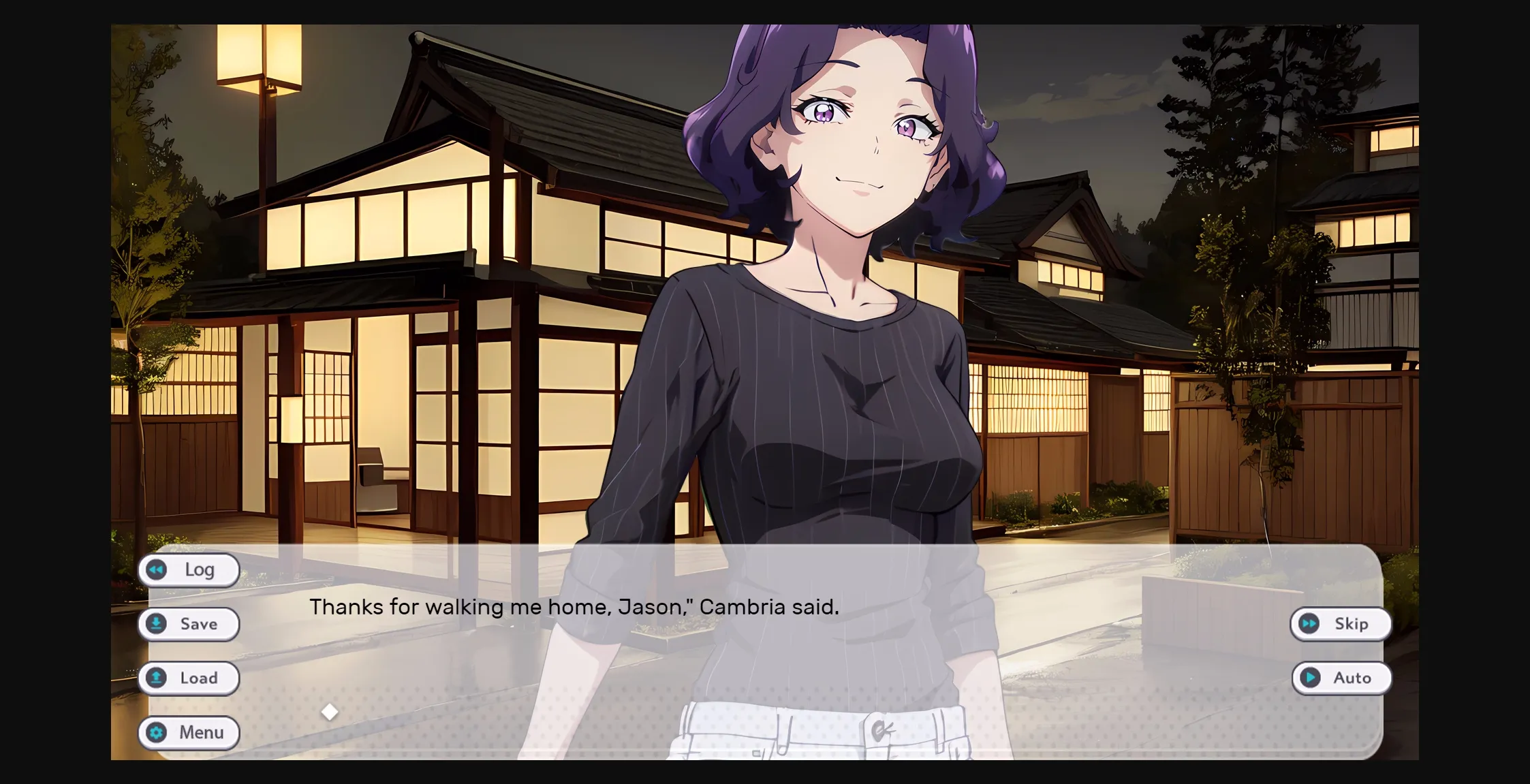This screenshot has width=1530, height=784.
Task: Expand the Load screen
Action: pos(189,678)
